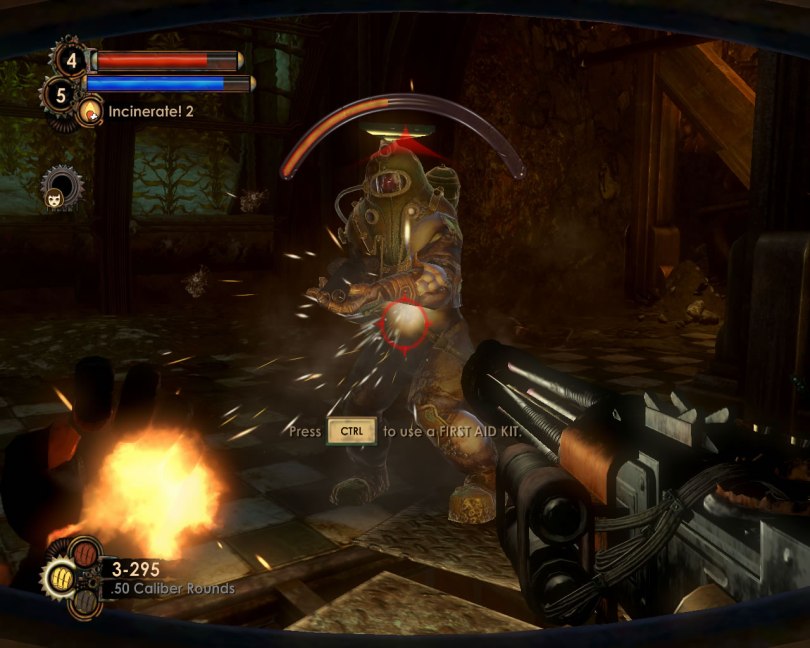Select the Incinerate! 2 plasmid icon

(91, 111)
